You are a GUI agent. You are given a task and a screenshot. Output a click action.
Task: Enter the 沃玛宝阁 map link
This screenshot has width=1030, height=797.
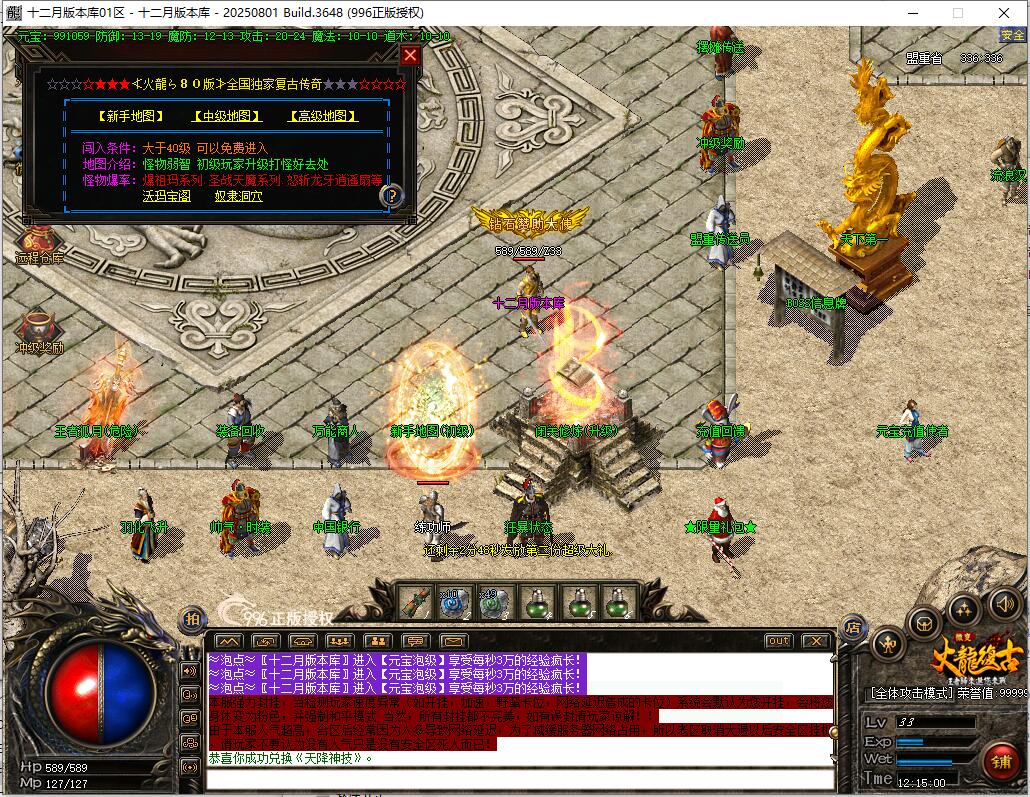click(167, 196)
